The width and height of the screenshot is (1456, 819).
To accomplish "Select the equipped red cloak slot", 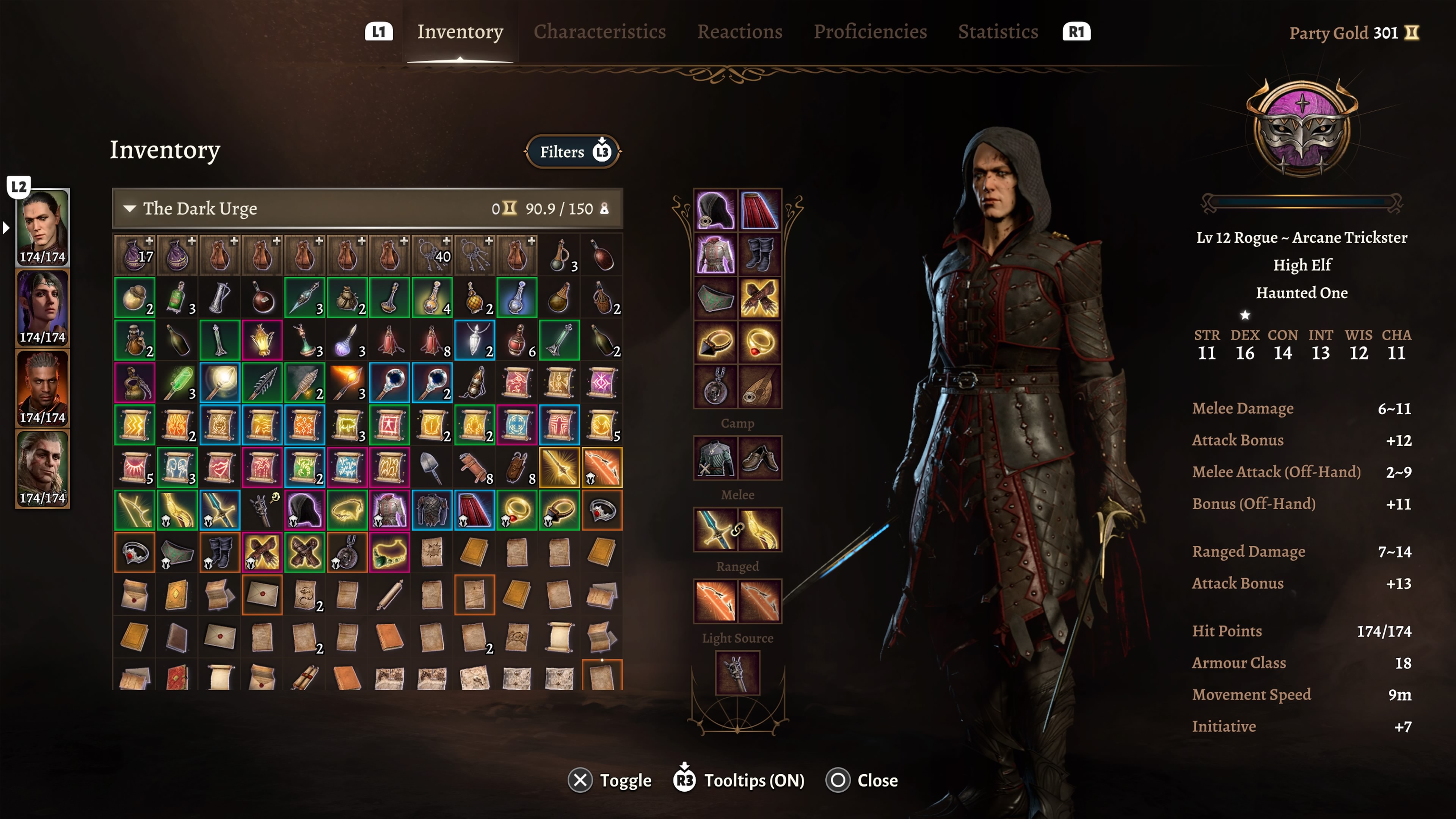I will click(759, 210).
